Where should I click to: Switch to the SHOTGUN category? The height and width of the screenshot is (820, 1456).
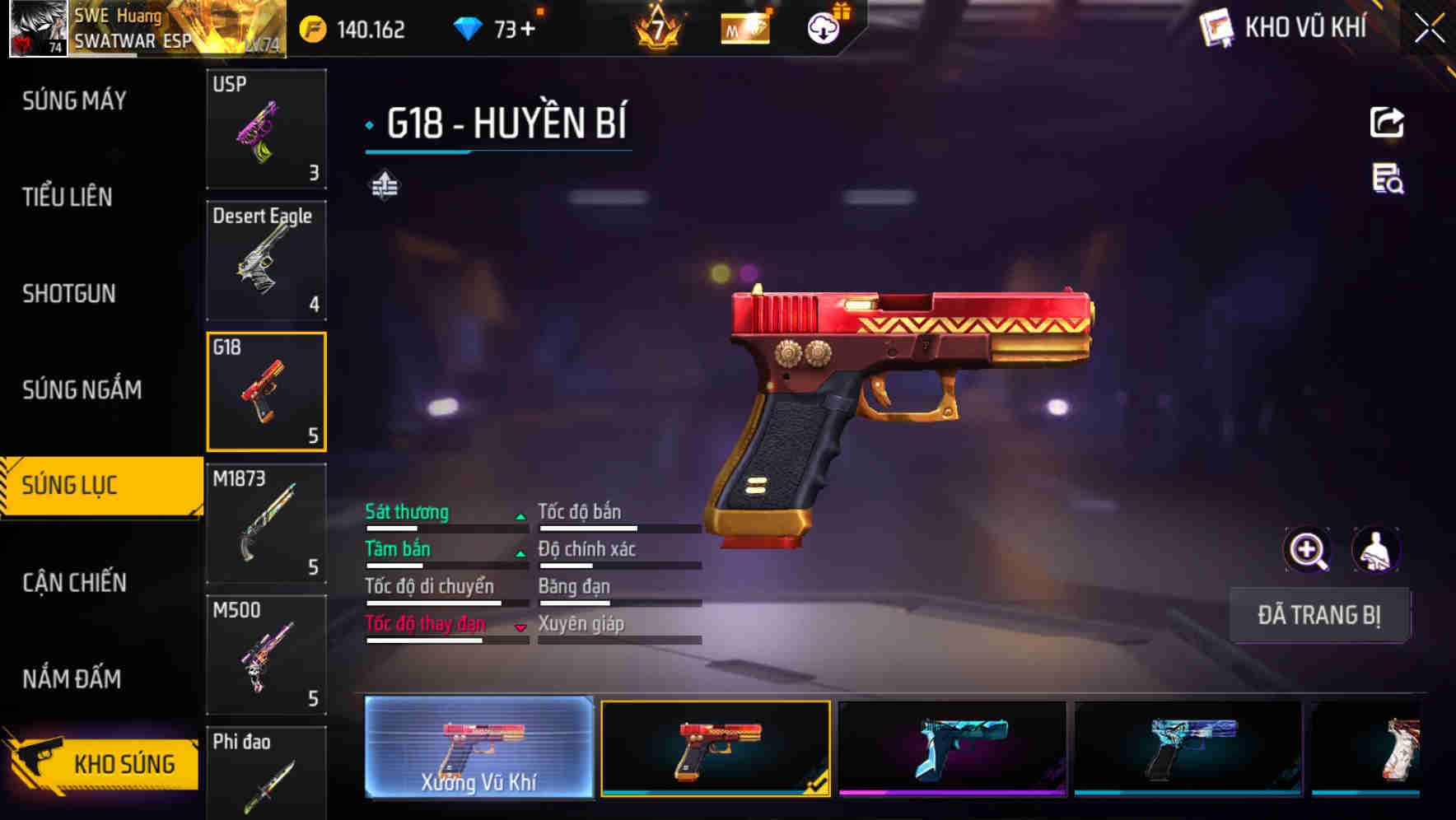coord(69,294)
